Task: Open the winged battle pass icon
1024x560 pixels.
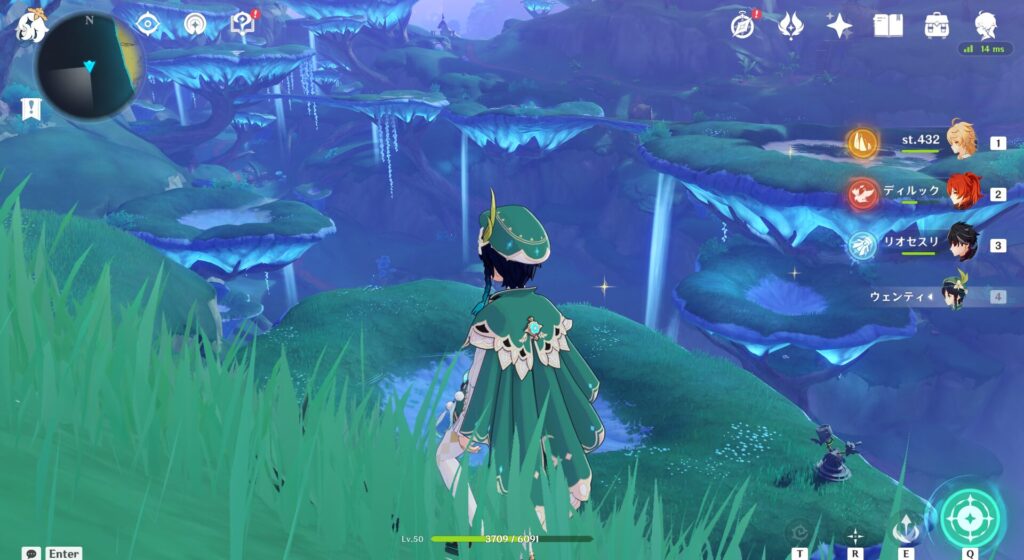Action: [x=791, y=26]
